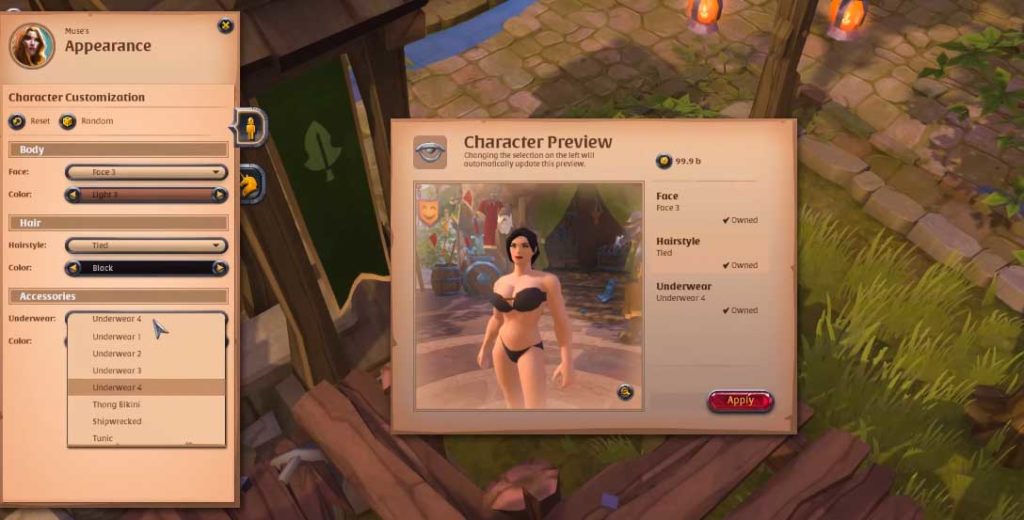Pick the Thong Bikini option
Image resolution: width=1024 pixels, height=520 pixels.
117,405
